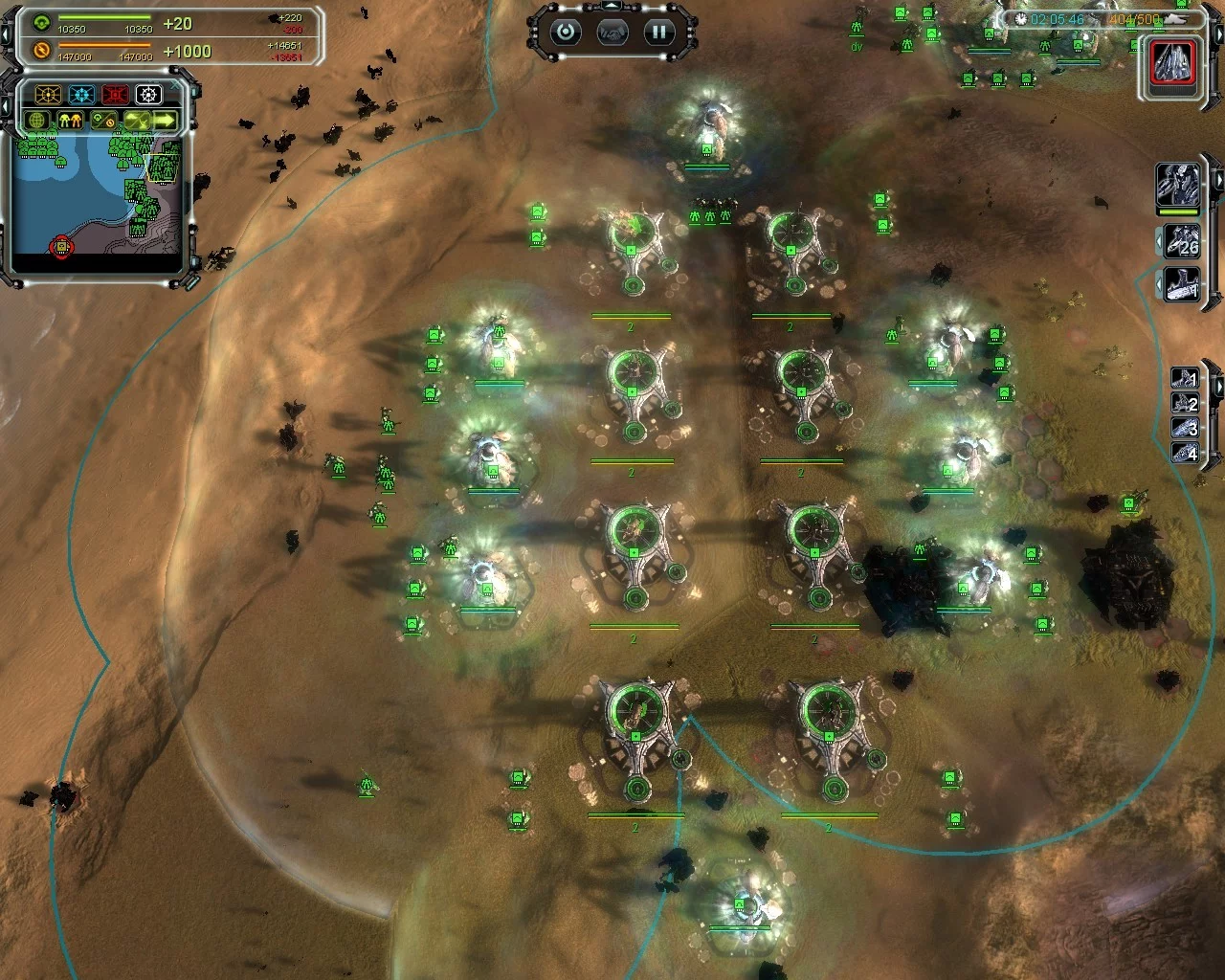The width and height of the screenshot is (1225, 980).
Task: Toggle the green globe map option
Action: point(38,121)
